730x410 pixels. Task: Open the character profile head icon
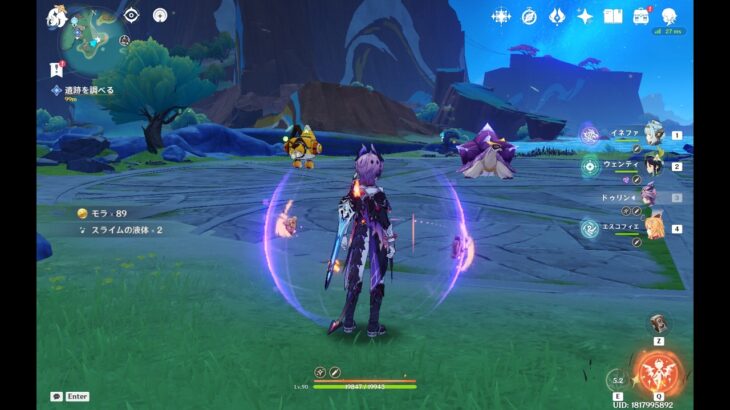[669, 16]
